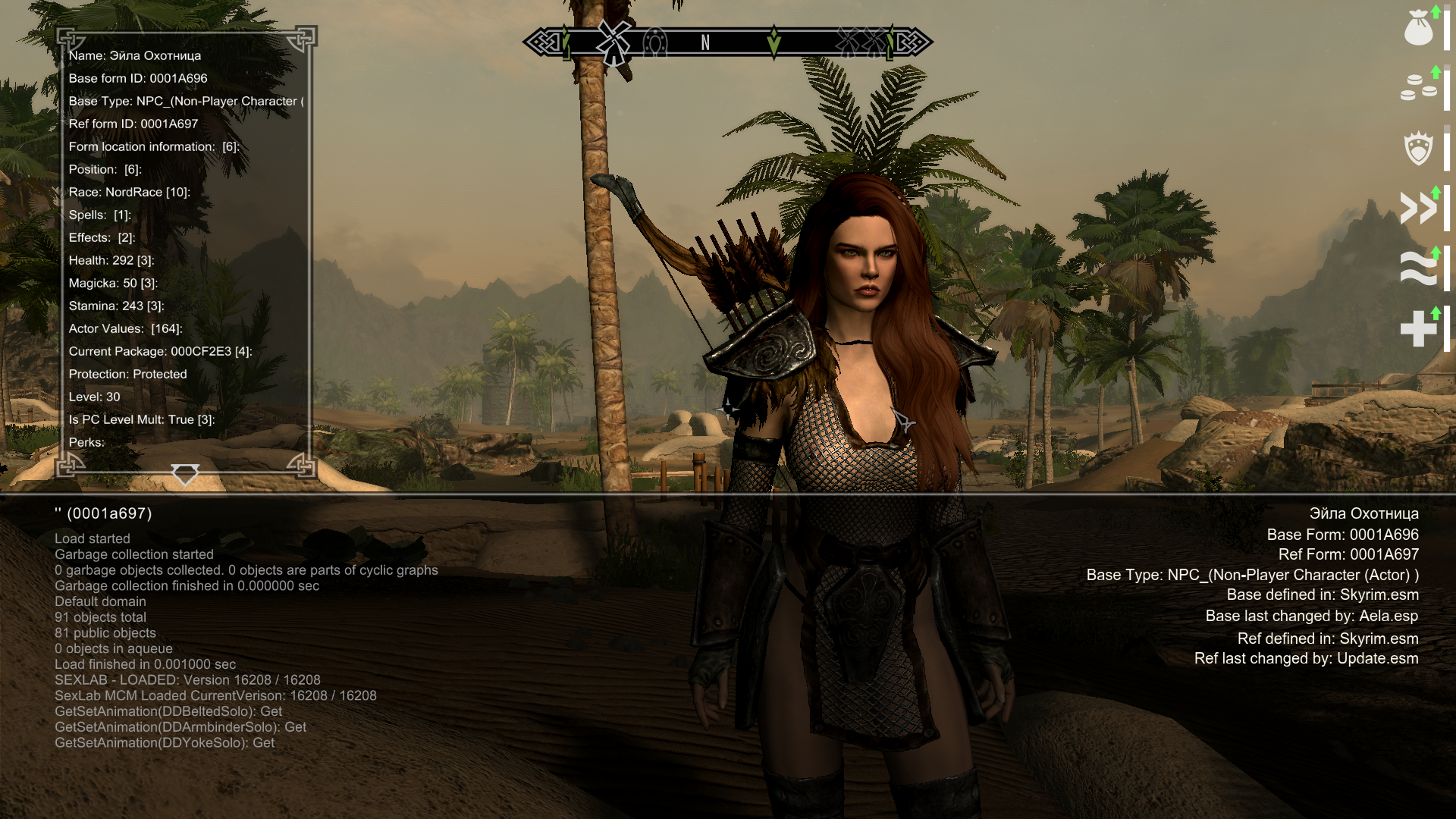Screen dimensions: 1456x819
Task: Show the Effects entries
Action: pos(102,237)
